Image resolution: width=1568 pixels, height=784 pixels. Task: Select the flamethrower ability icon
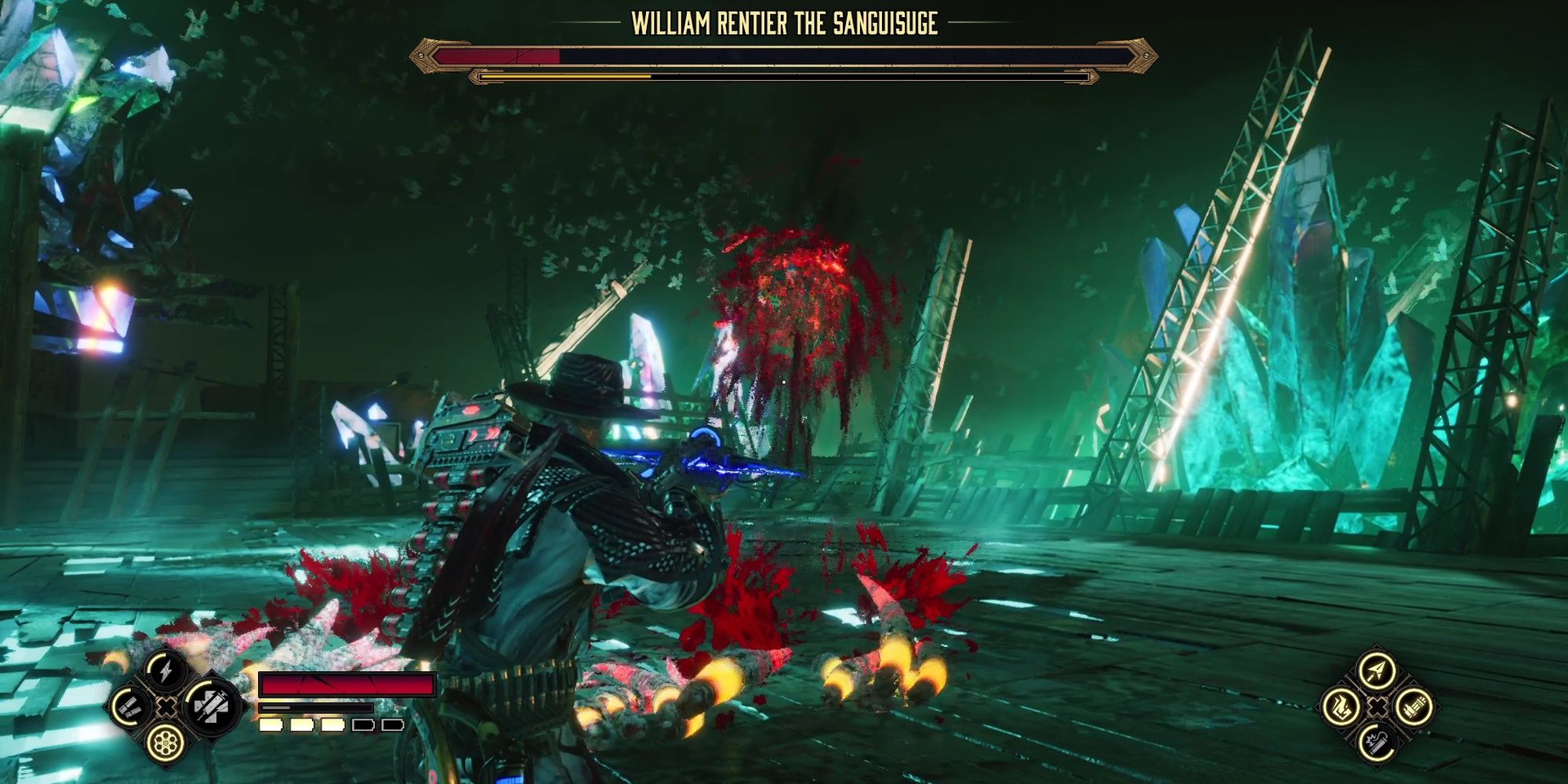pyautogui.click(x=1340, y=708)
